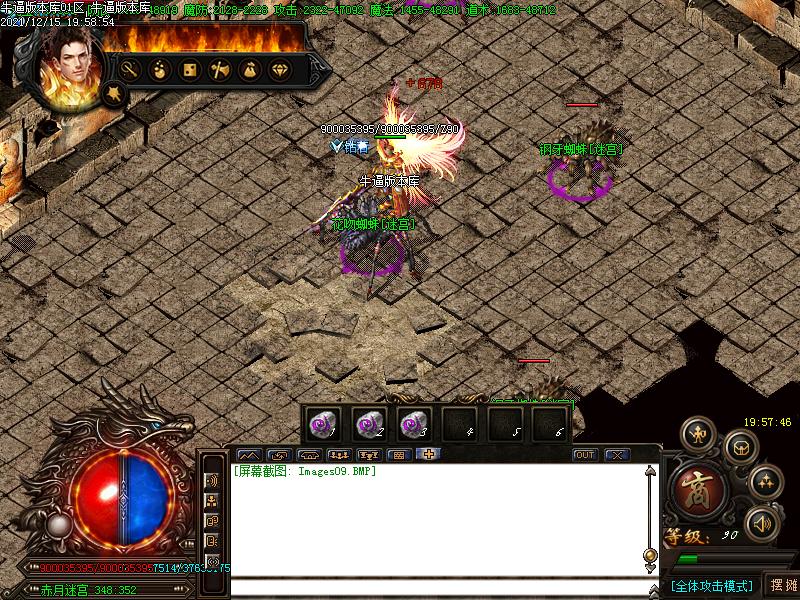Click the magnifier wand icon
Screen dimensions: 800x600
click(x=129, y=70)
